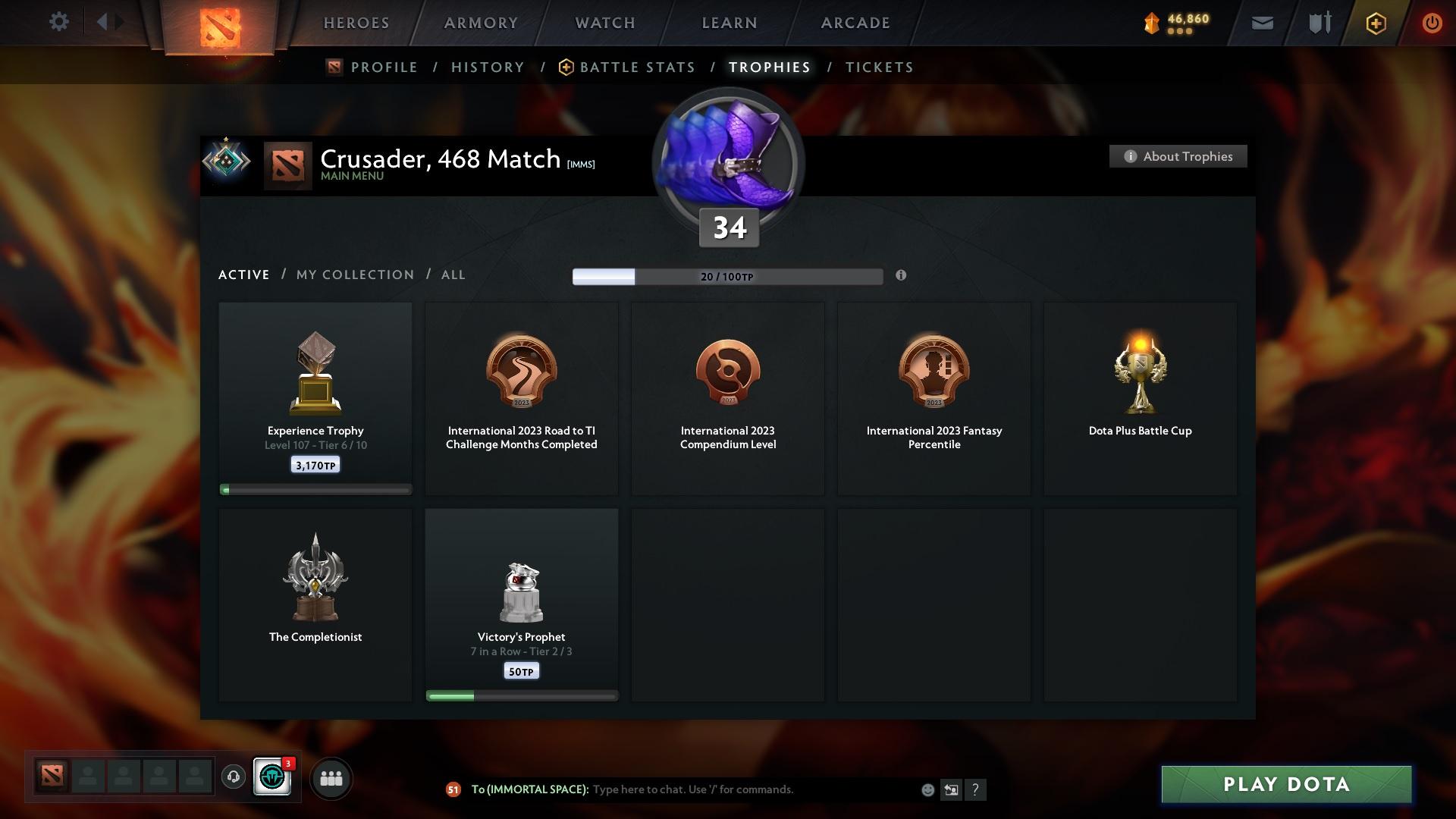
Task: Open the notifications envelope icon
Action: tap(1261, 23)
